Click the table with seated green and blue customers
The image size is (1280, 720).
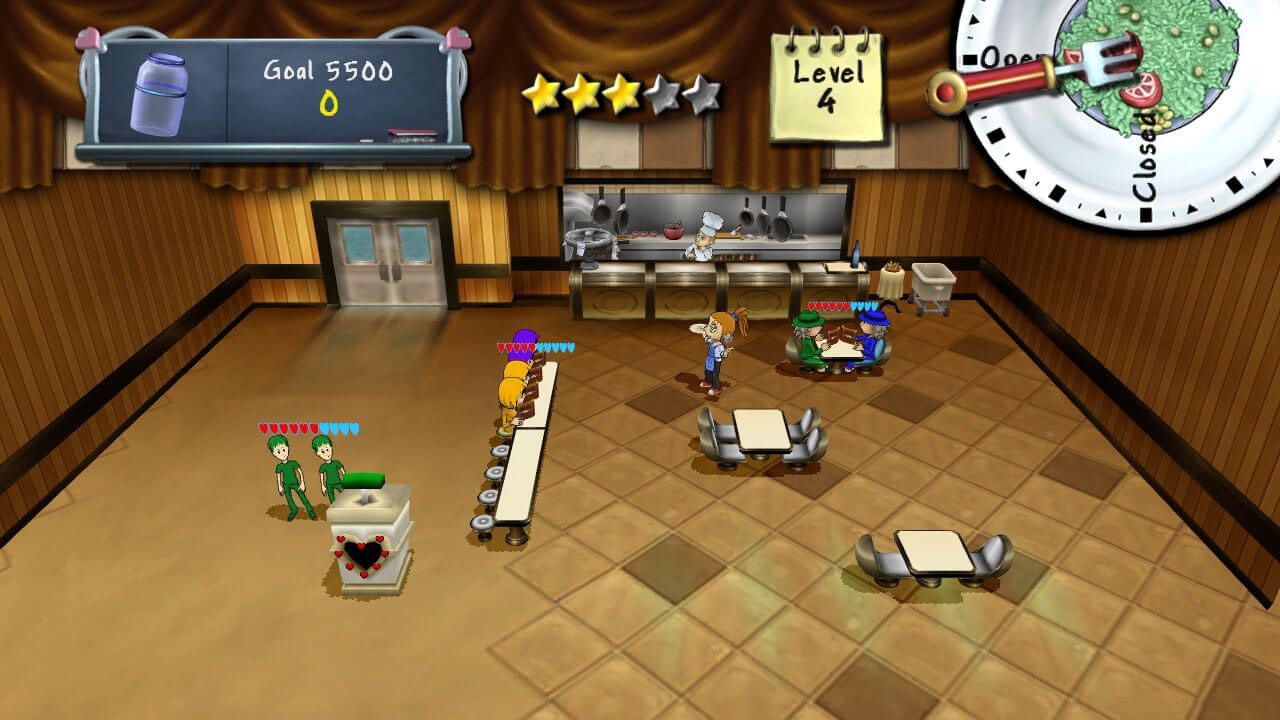[x=836, y=345]
